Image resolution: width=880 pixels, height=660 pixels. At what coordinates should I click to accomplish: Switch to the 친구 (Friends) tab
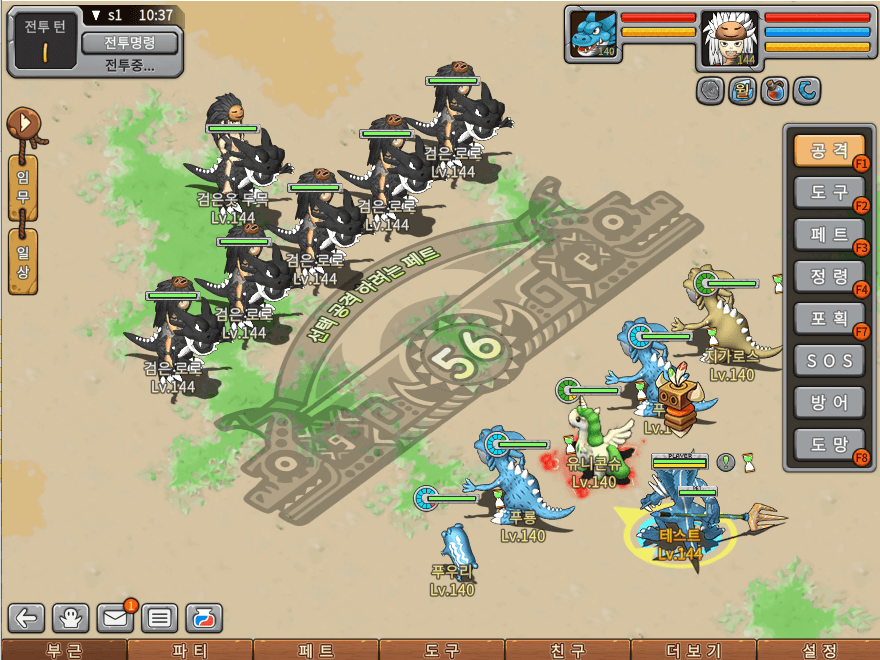[x=568, y=650]
